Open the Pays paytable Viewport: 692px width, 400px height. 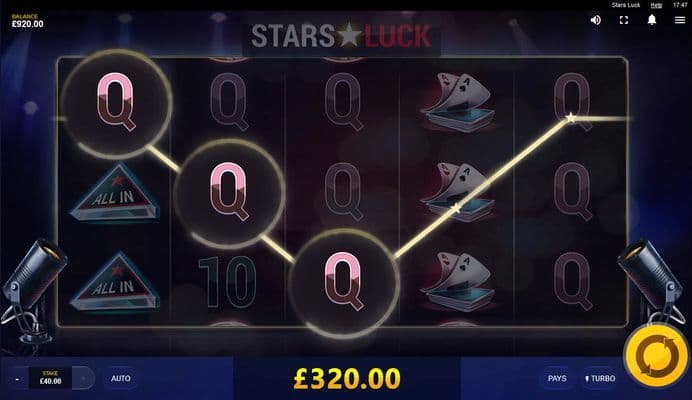[x=557, y=379]
